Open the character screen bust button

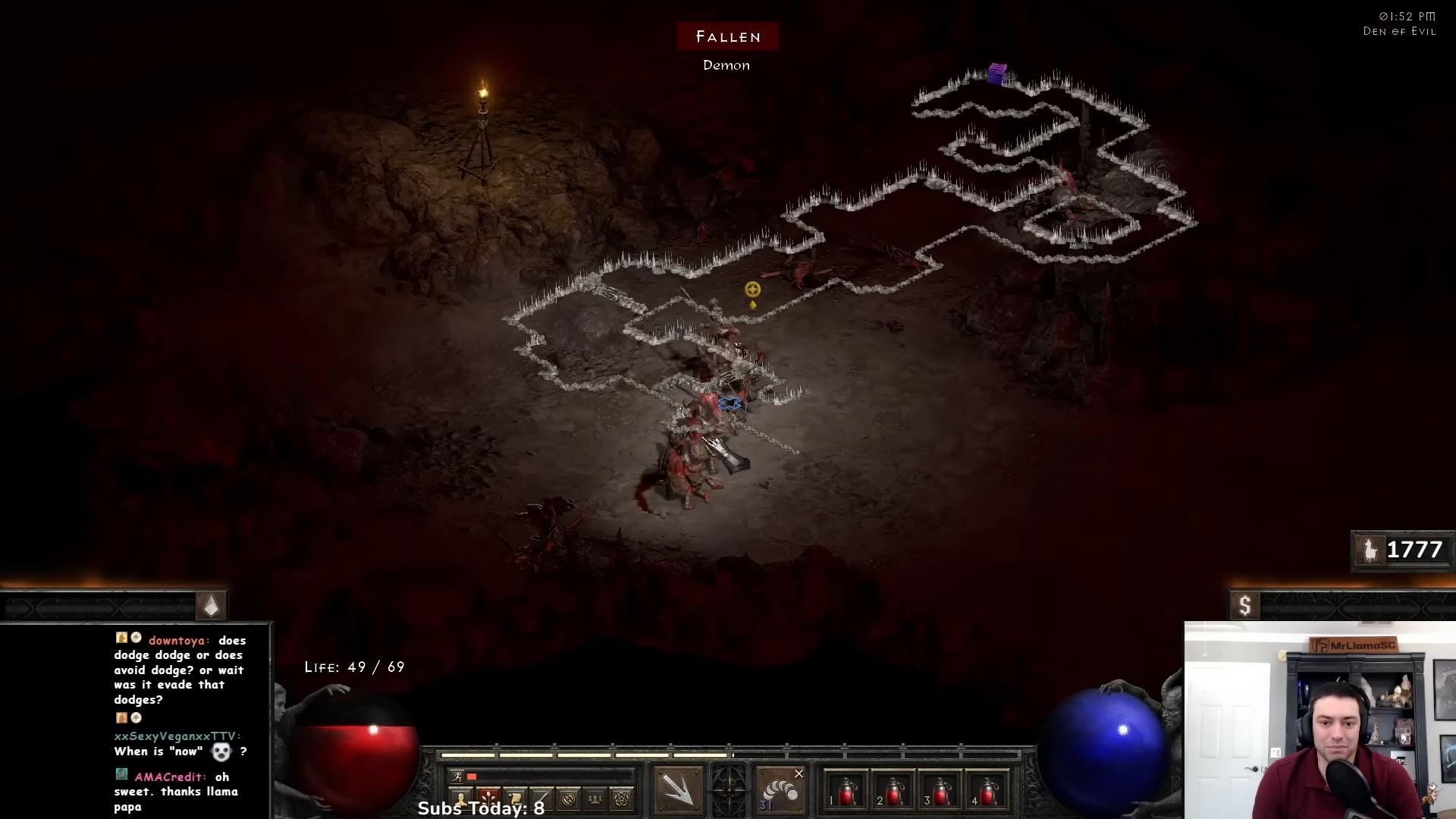(x=461, y=799)
